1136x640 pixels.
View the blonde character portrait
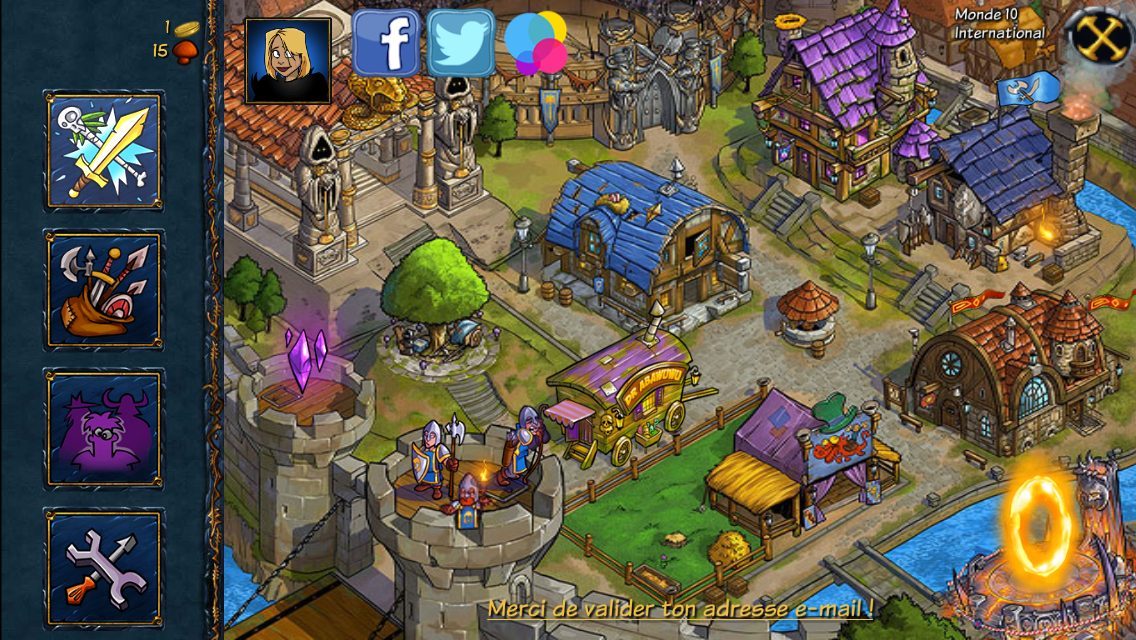click(288, 60)
